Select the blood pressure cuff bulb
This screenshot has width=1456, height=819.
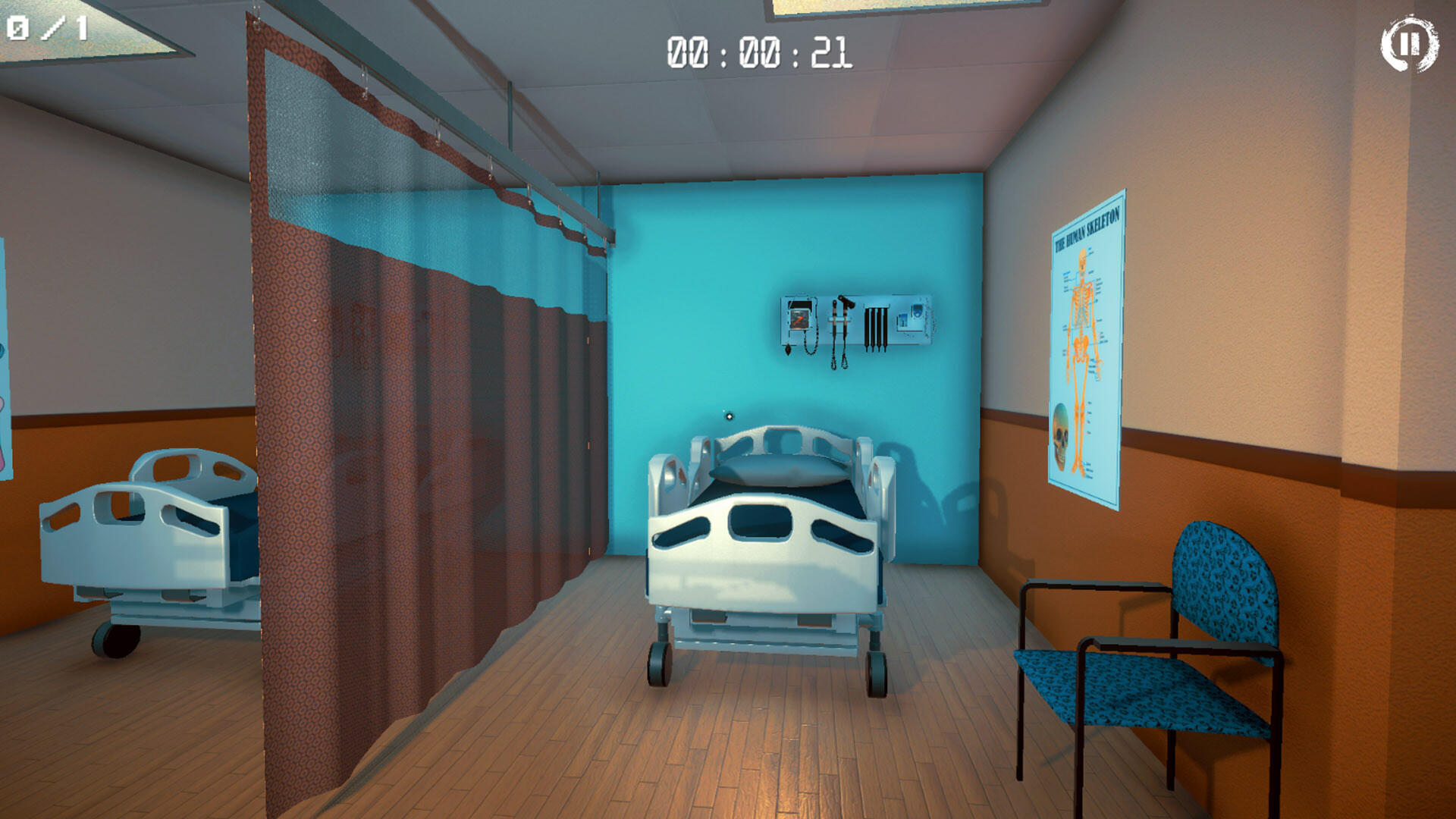point(787,350)
